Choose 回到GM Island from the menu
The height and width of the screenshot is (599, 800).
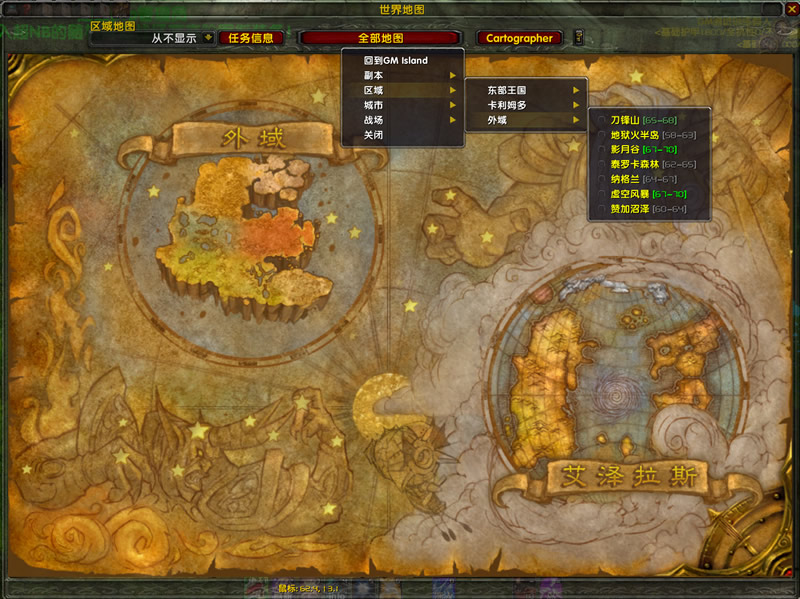pos(395,60)
